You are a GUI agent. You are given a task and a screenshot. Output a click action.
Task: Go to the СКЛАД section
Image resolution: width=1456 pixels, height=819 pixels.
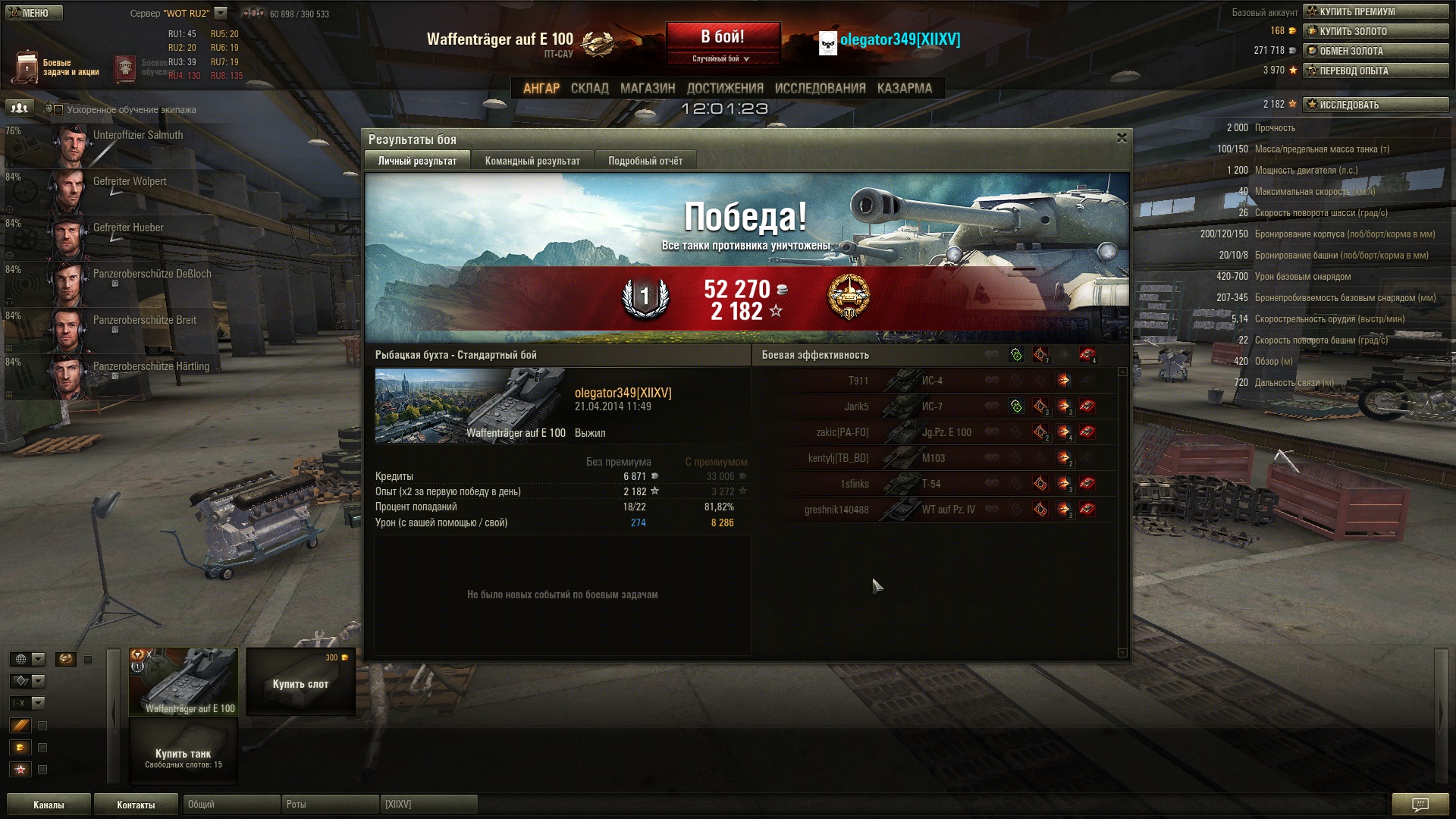[x=589, y=89]
